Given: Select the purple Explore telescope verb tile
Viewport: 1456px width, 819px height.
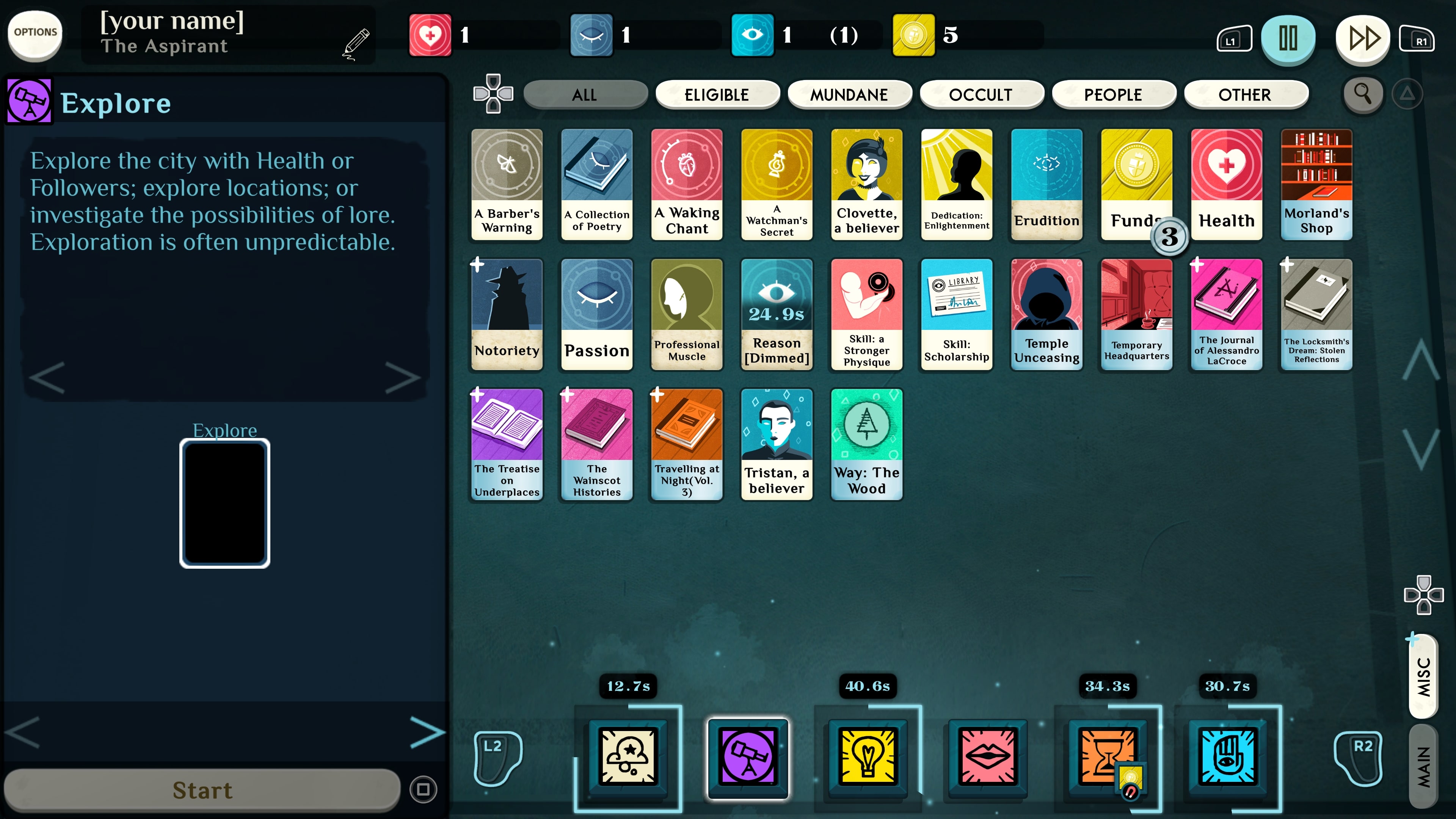Looking at the screenshot, I should tap(747, 758).
